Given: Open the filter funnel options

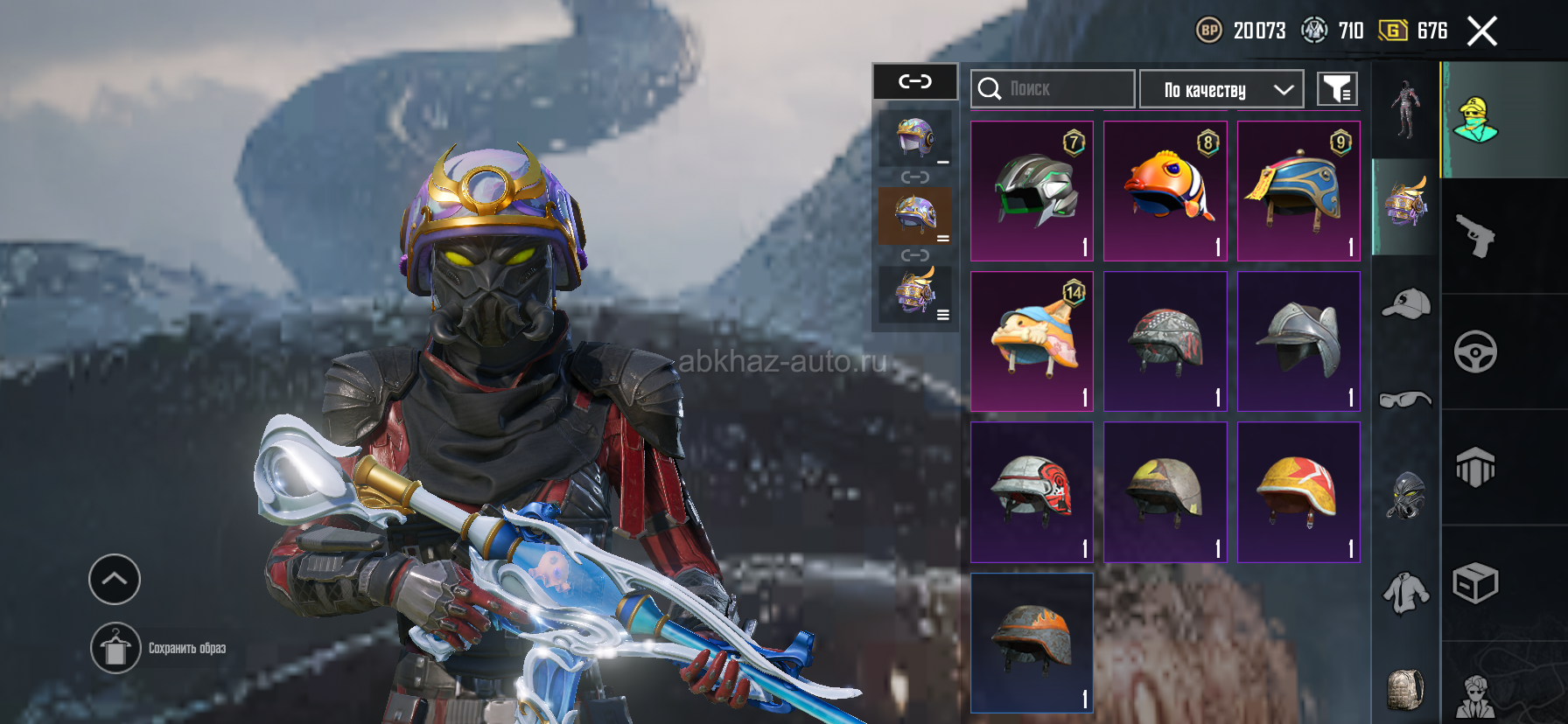Looking at the screenshot, I should pos(1337,89).
